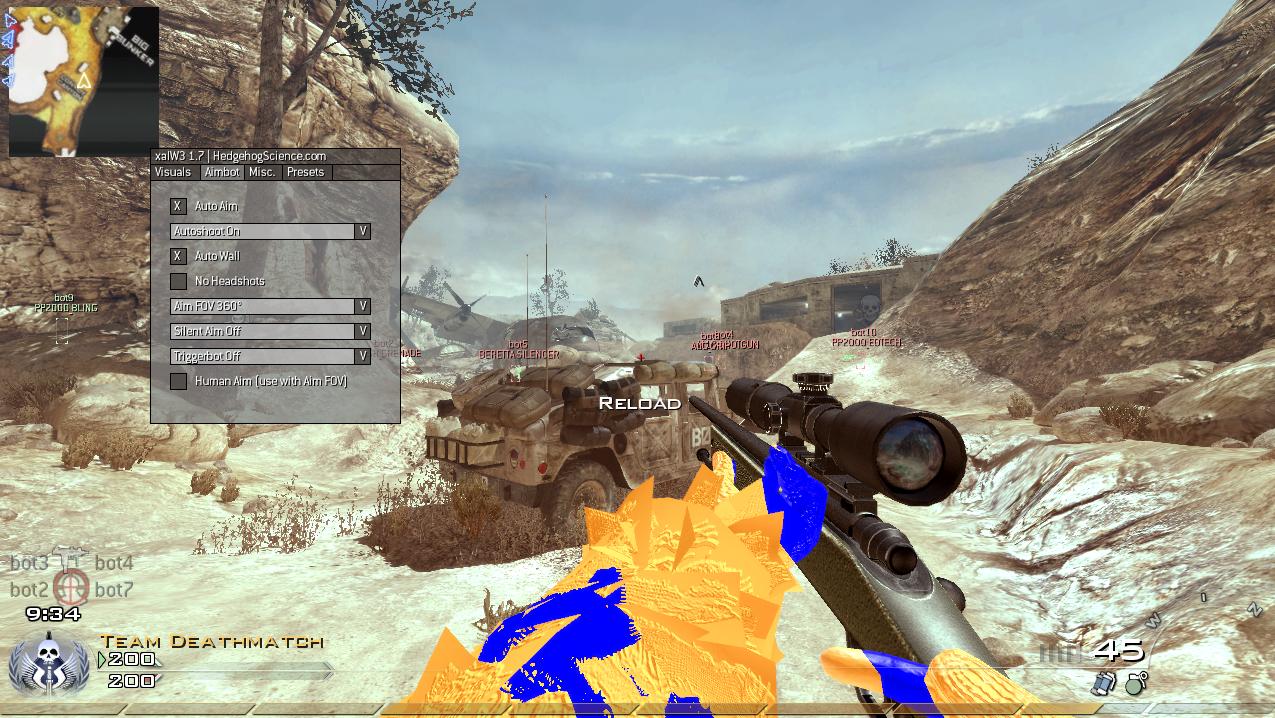
Task: Show the Presets tab
Action: pos(305,172)
